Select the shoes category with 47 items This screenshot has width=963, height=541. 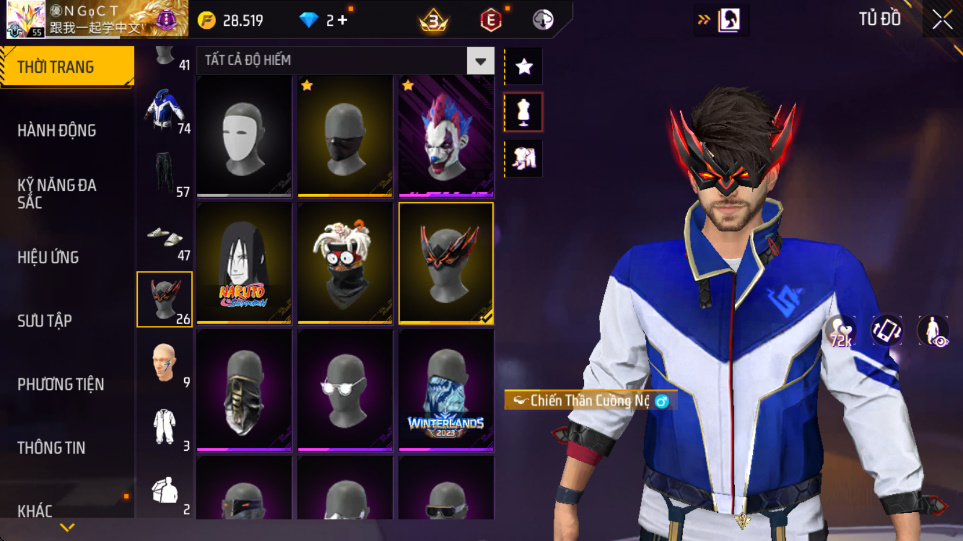[x=164, y=237]
